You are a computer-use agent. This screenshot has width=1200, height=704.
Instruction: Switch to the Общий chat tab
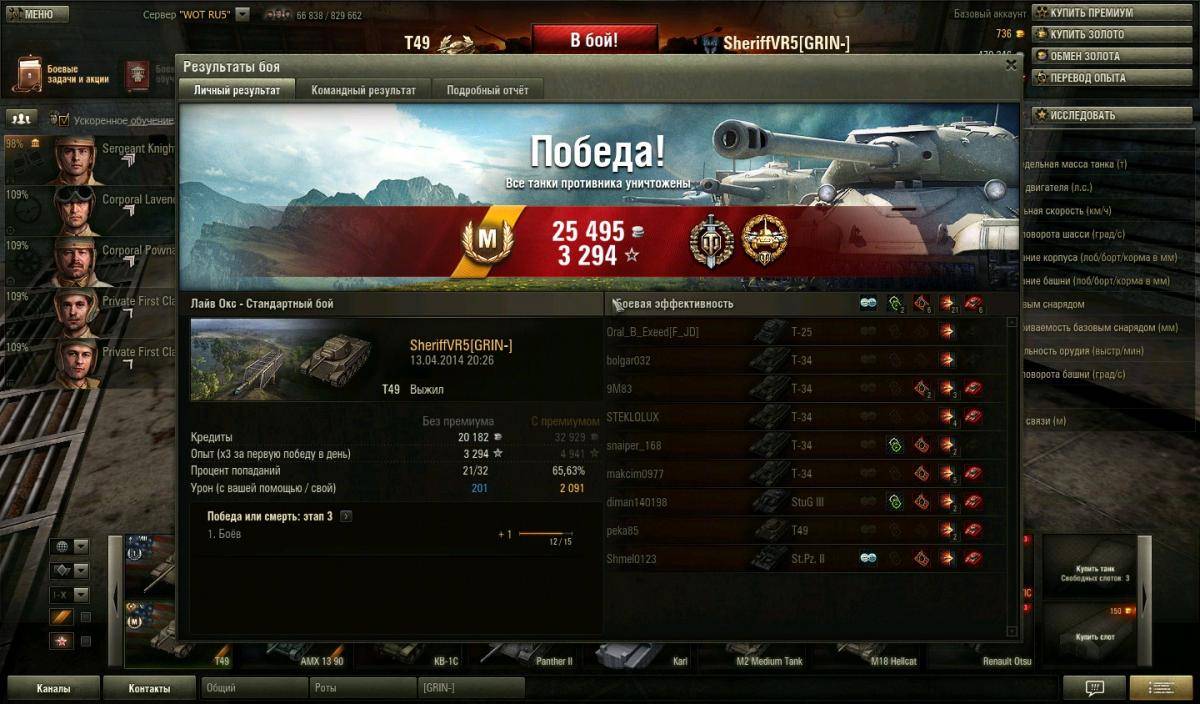click(x=254, y=688)
